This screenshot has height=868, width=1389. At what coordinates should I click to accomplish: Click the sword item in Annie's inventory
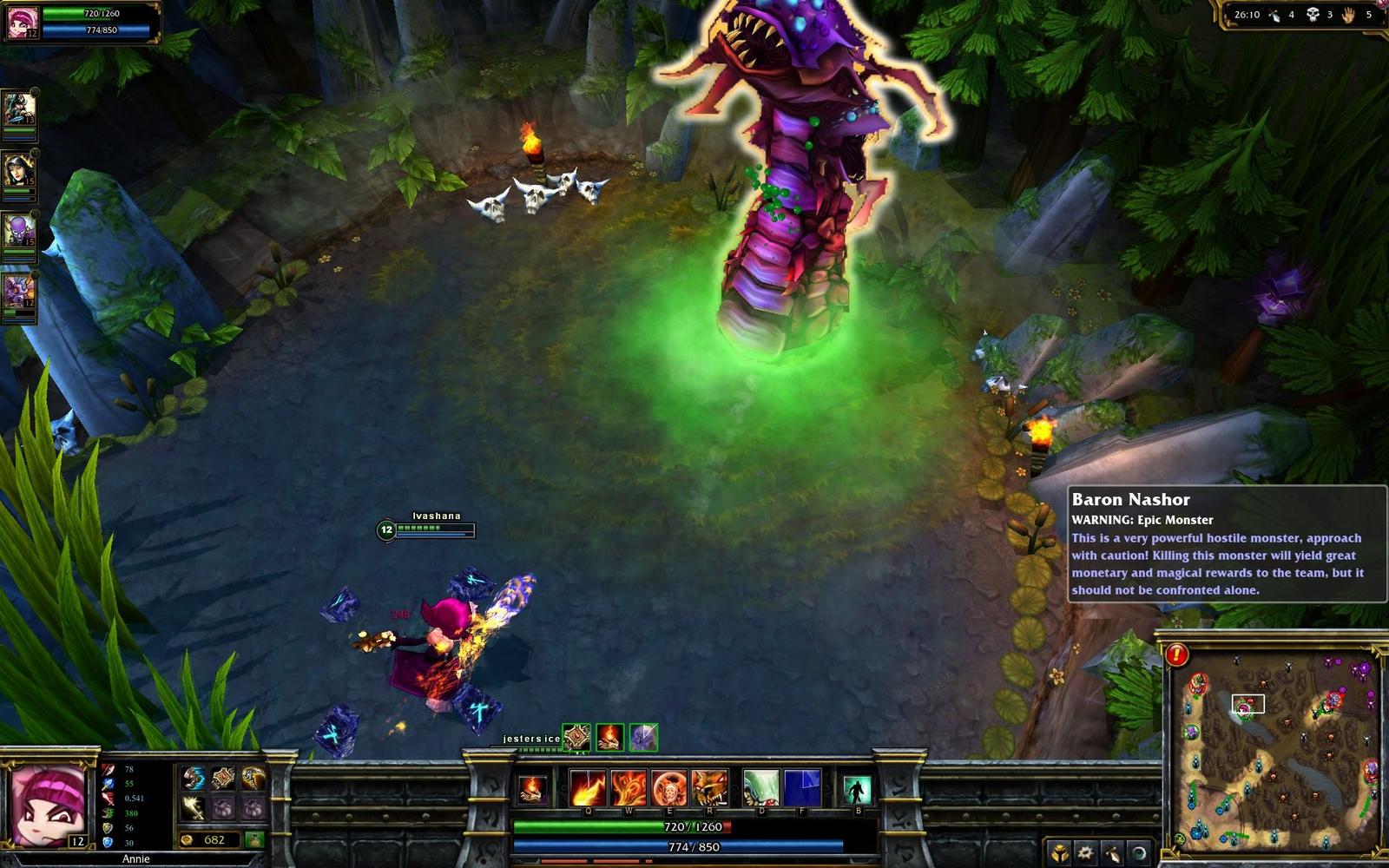click(193, 809)
